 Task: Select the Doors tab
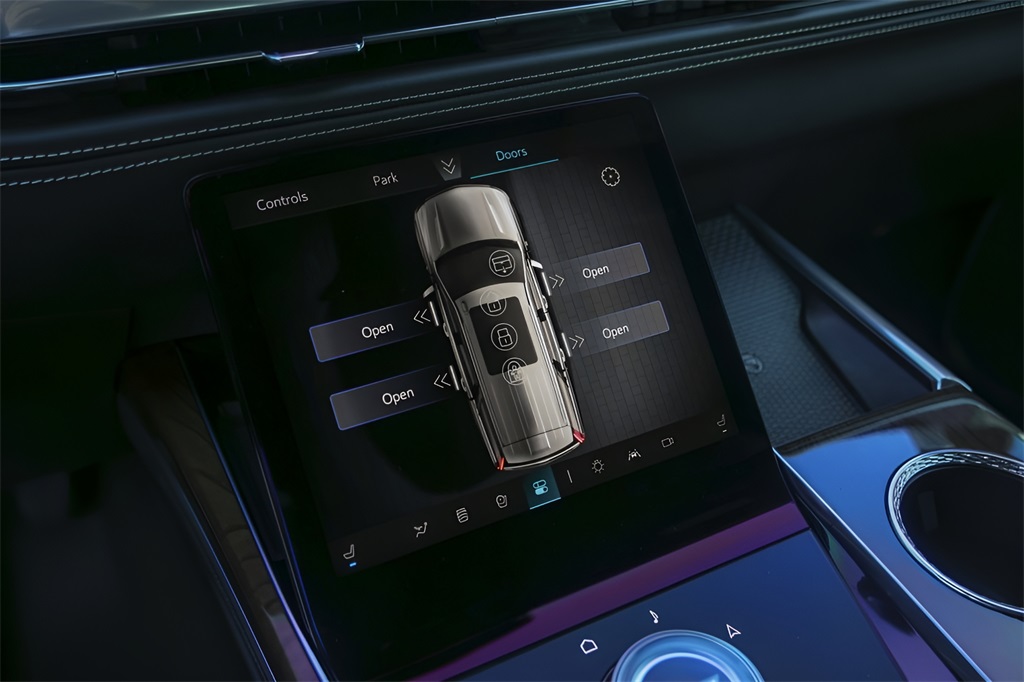coord(511,154)
